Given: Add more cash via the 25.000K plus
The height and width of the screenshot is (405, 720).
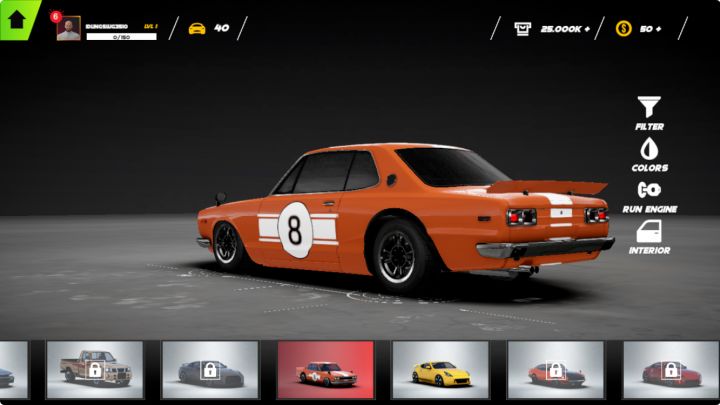Looking at the screenshot, I should click(587, 28).
